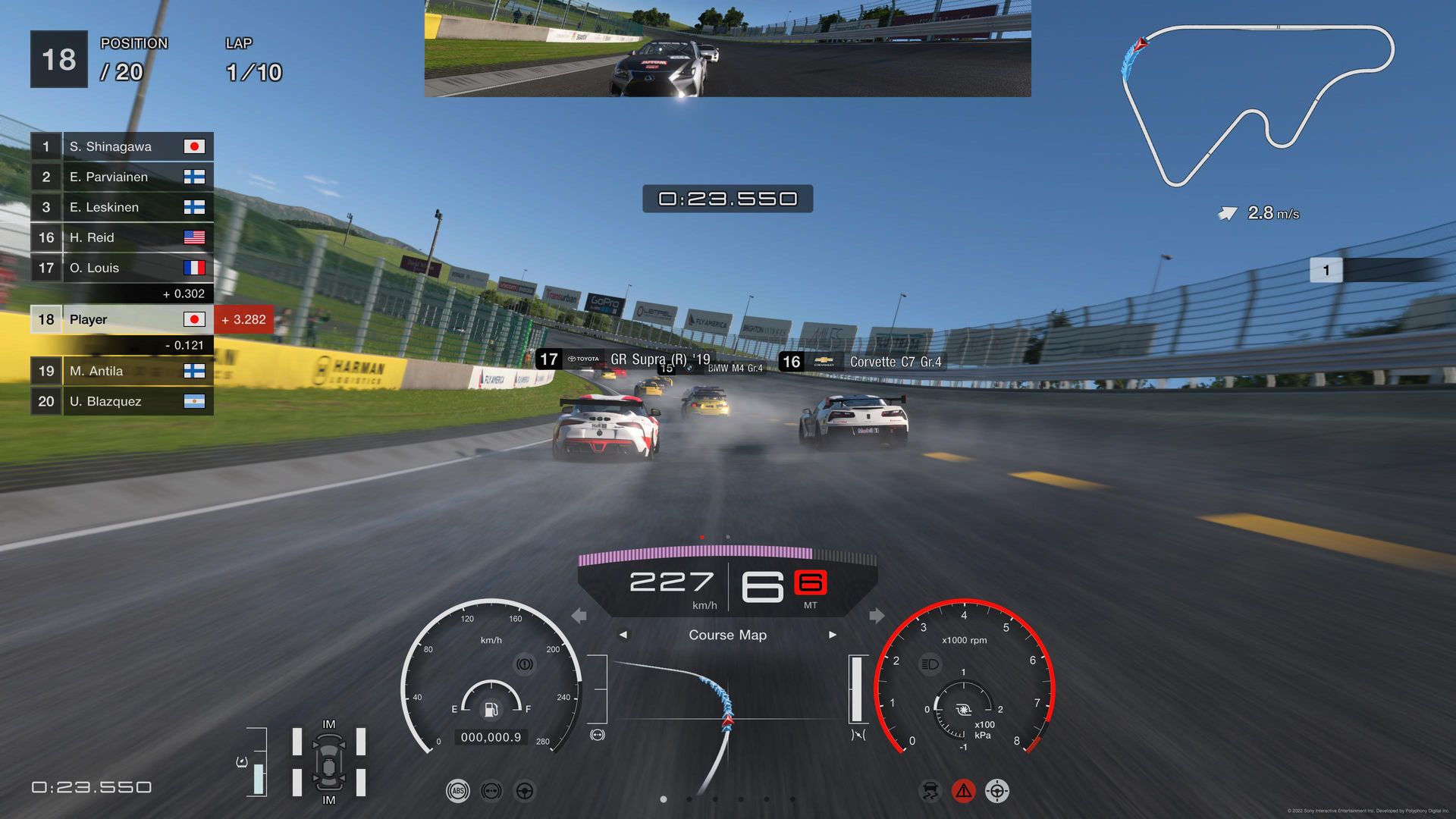The width and height of the screenshot is (1456, 819).
Task: Click the traction control skidding-car icon
Action: coord(930,791)
